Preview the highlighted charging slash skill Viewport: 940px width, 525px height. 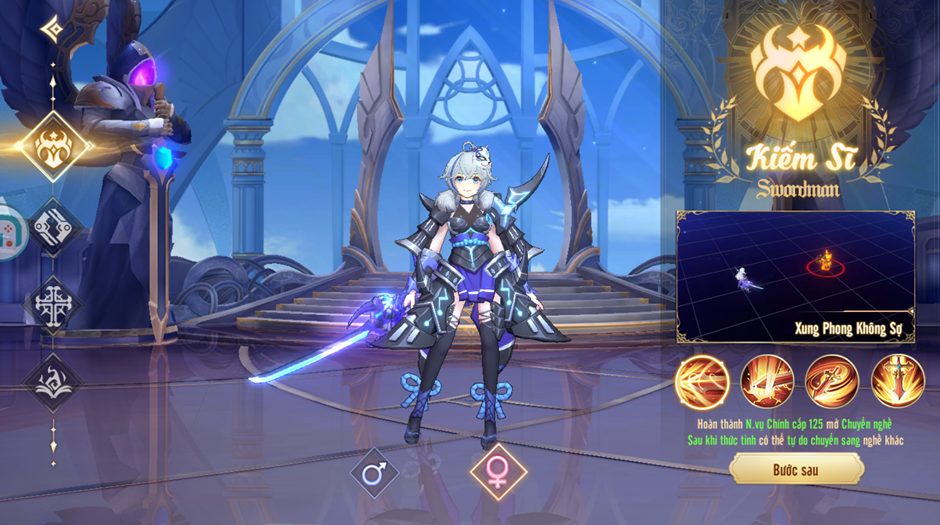tap(701, 380)
